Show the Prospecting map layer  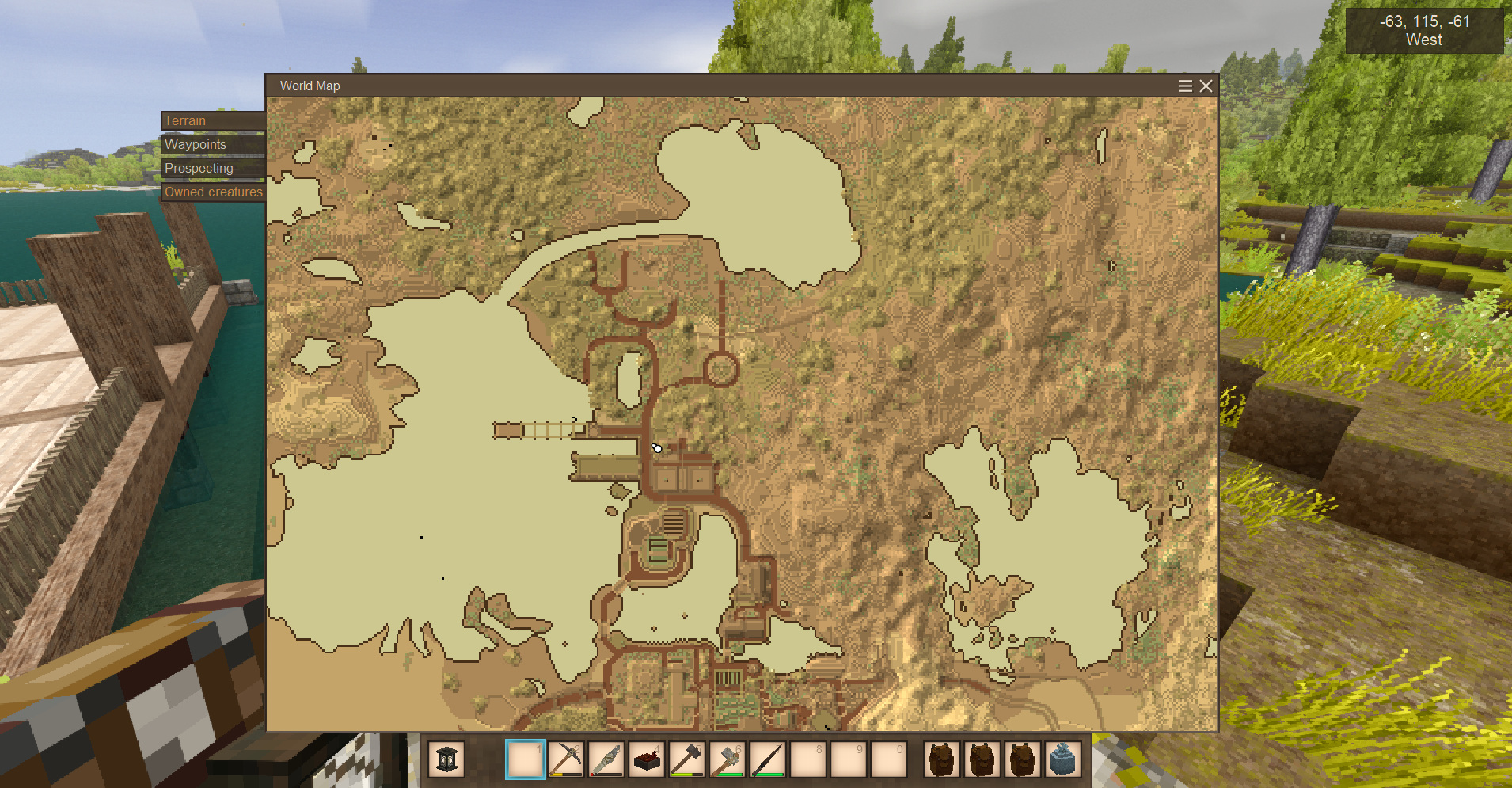click(x=212, y=168)
